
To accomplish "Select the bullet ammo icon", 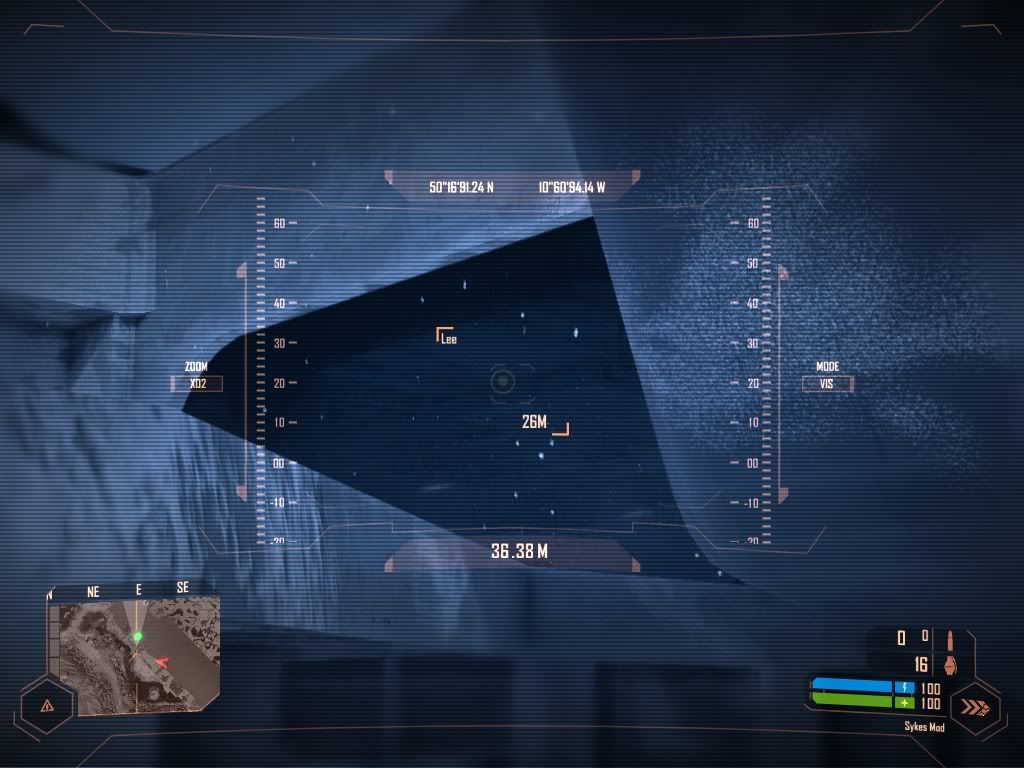I will (x=949, y=637).
